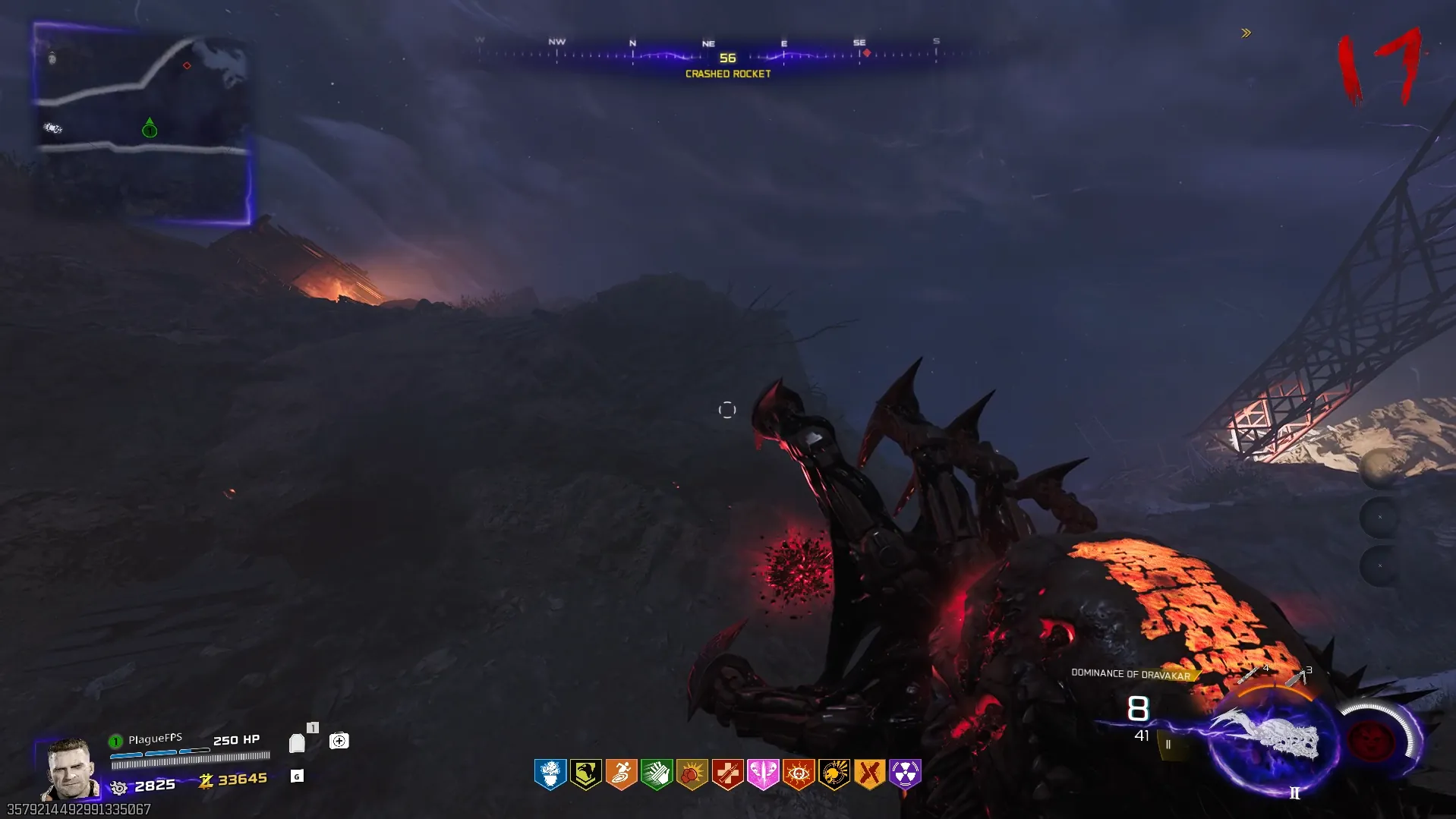
Task: Click the red cross bullet perk icon
Action: (727, 774)
